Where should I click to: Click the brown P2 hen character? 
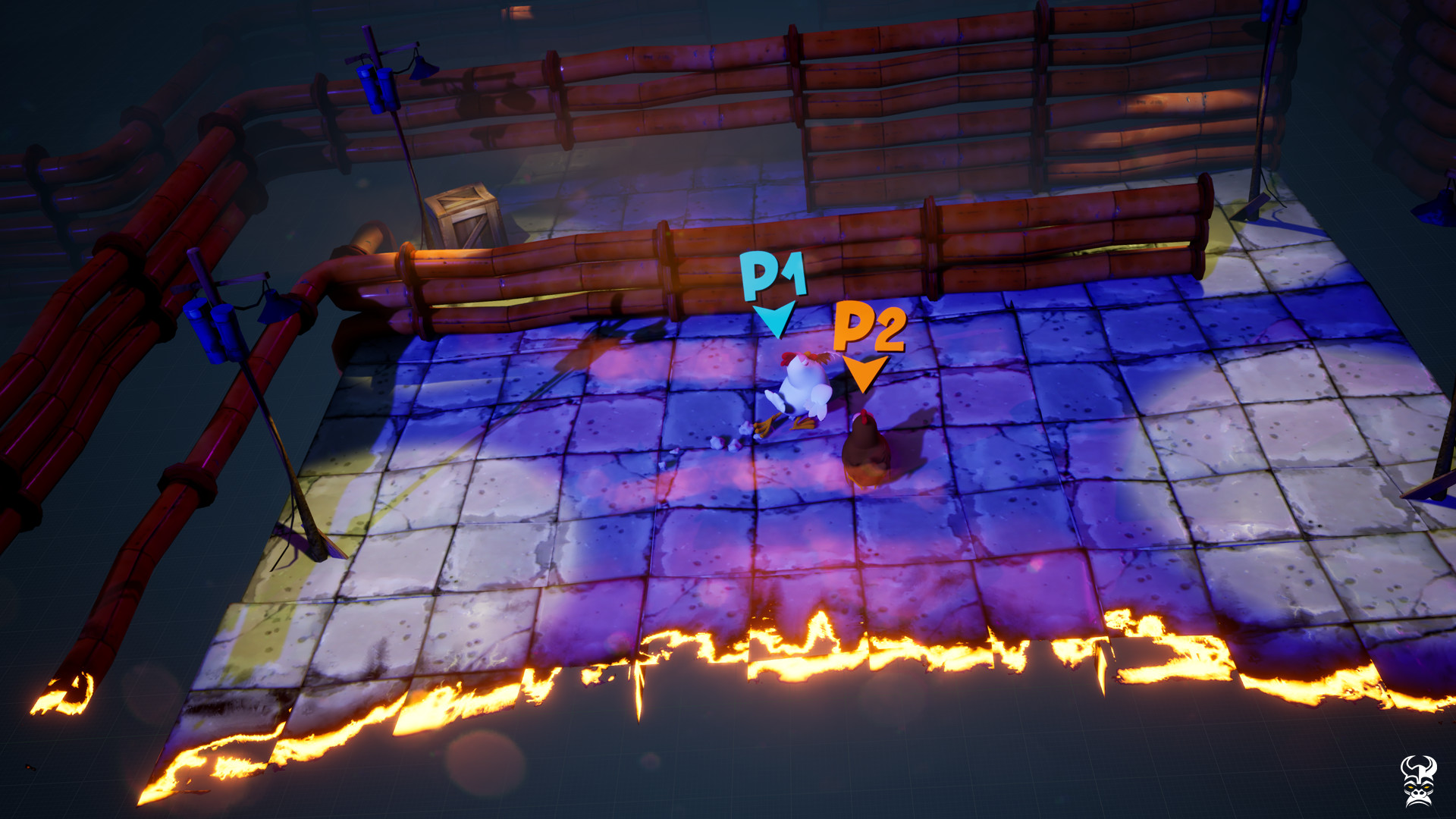pyautogui.click(x=867, y=451)
